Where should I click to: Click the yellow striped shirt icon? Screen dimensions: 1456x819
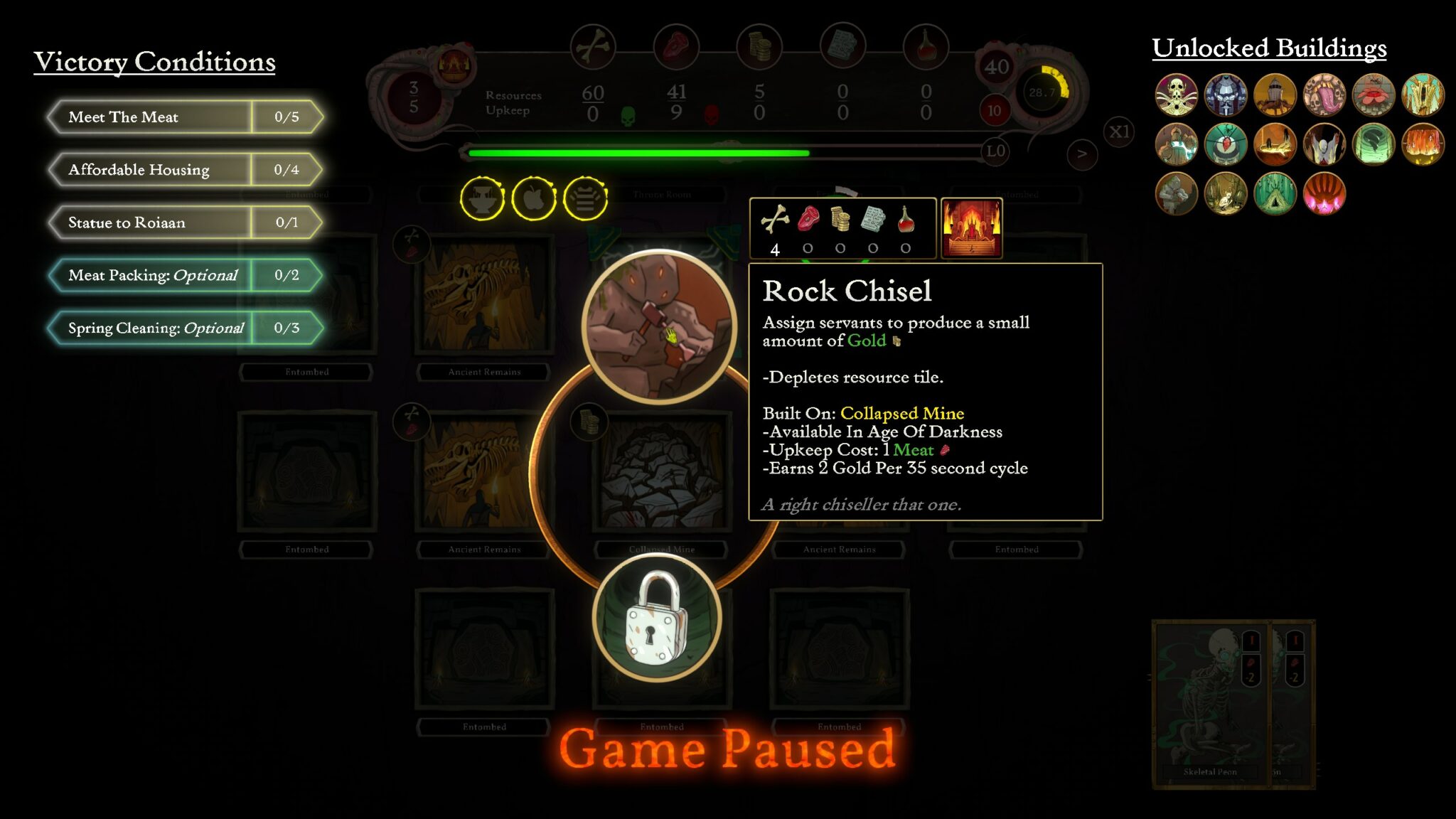pos(585,198)
